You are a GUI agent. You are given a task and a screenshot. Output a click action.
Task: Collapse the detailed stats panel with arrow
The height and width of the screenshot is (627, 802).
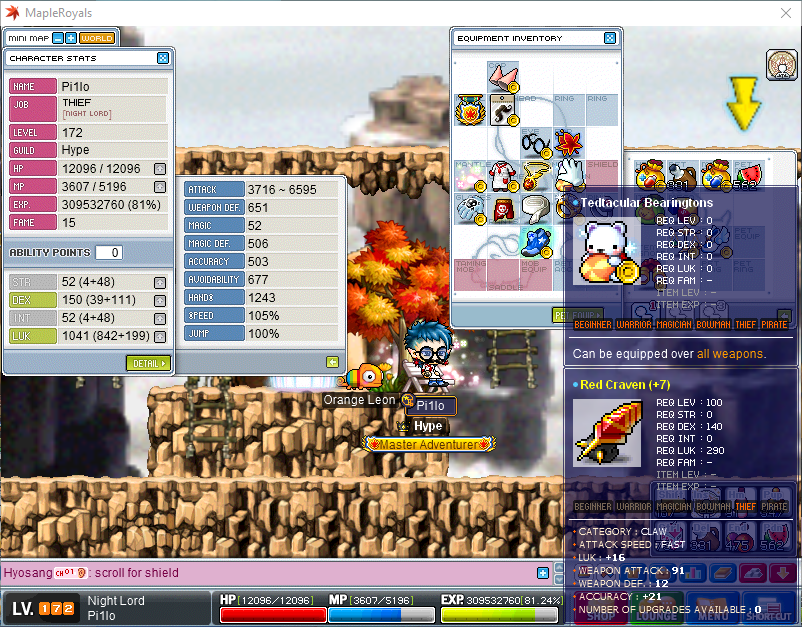click(x=332, y=362)
